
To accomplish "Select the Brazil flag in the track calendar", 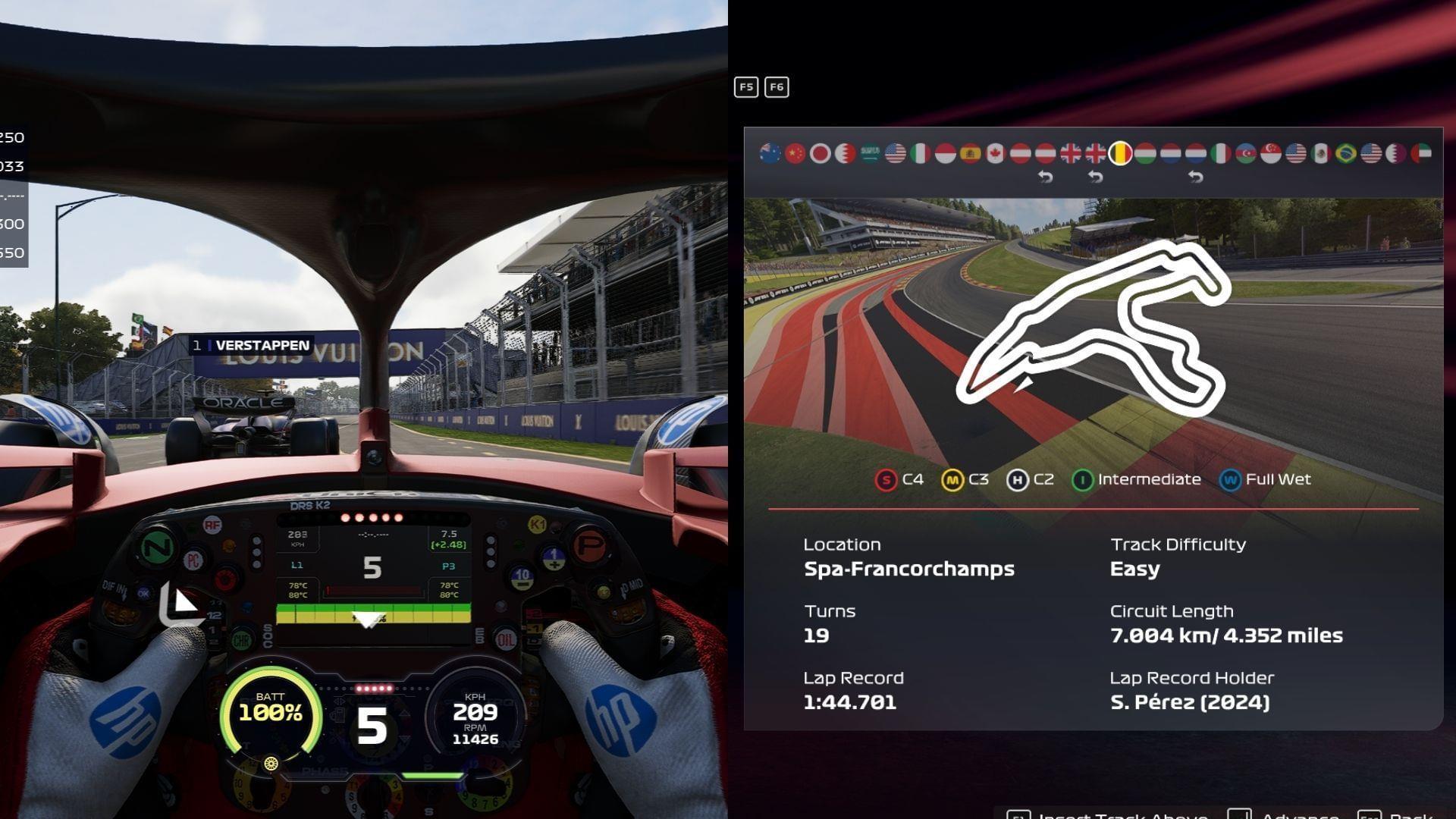I will pos(1345,151).
